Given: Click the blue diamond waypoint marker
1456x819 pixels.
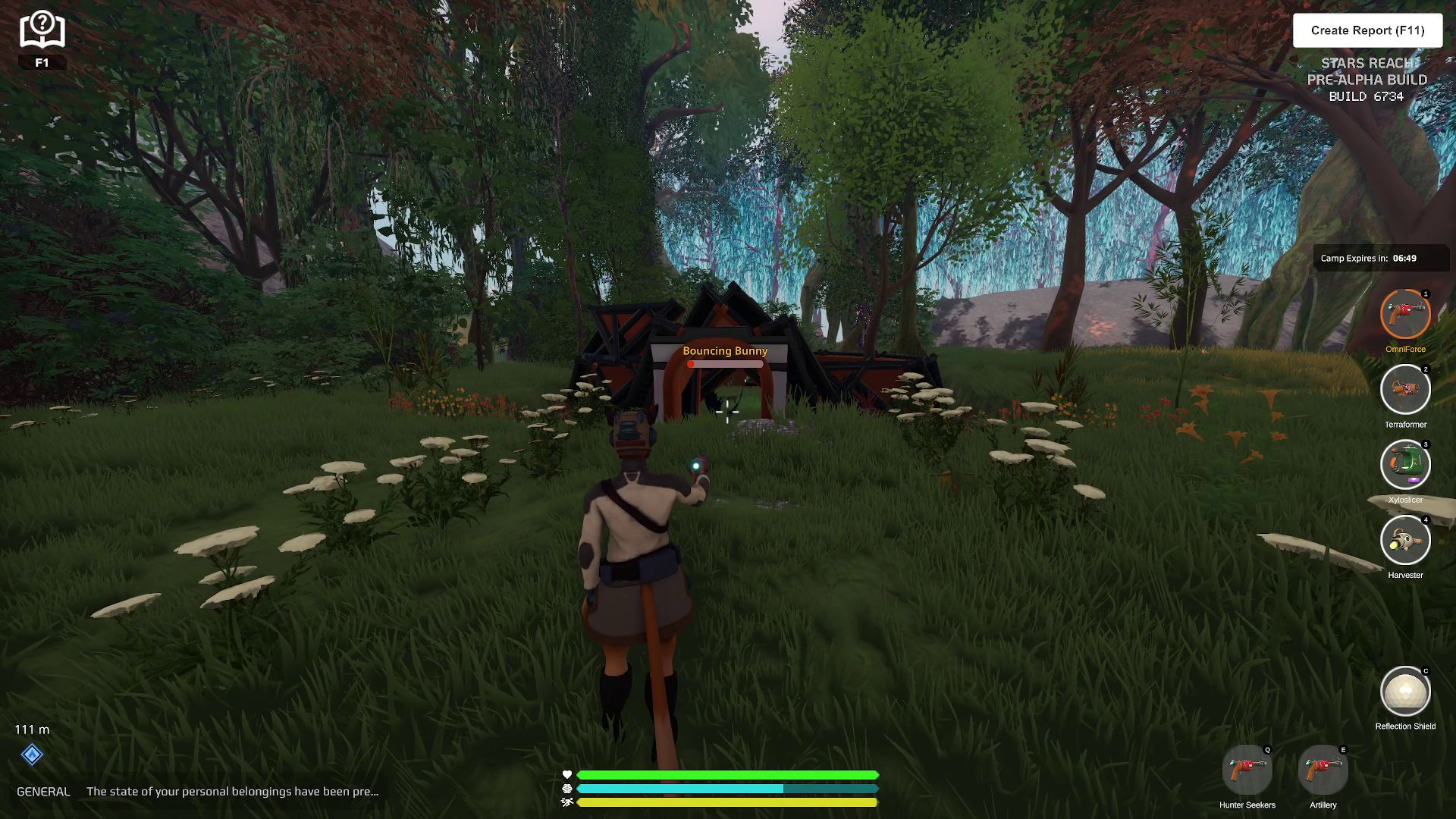Looking at the screenshot, I should [32, 755].
